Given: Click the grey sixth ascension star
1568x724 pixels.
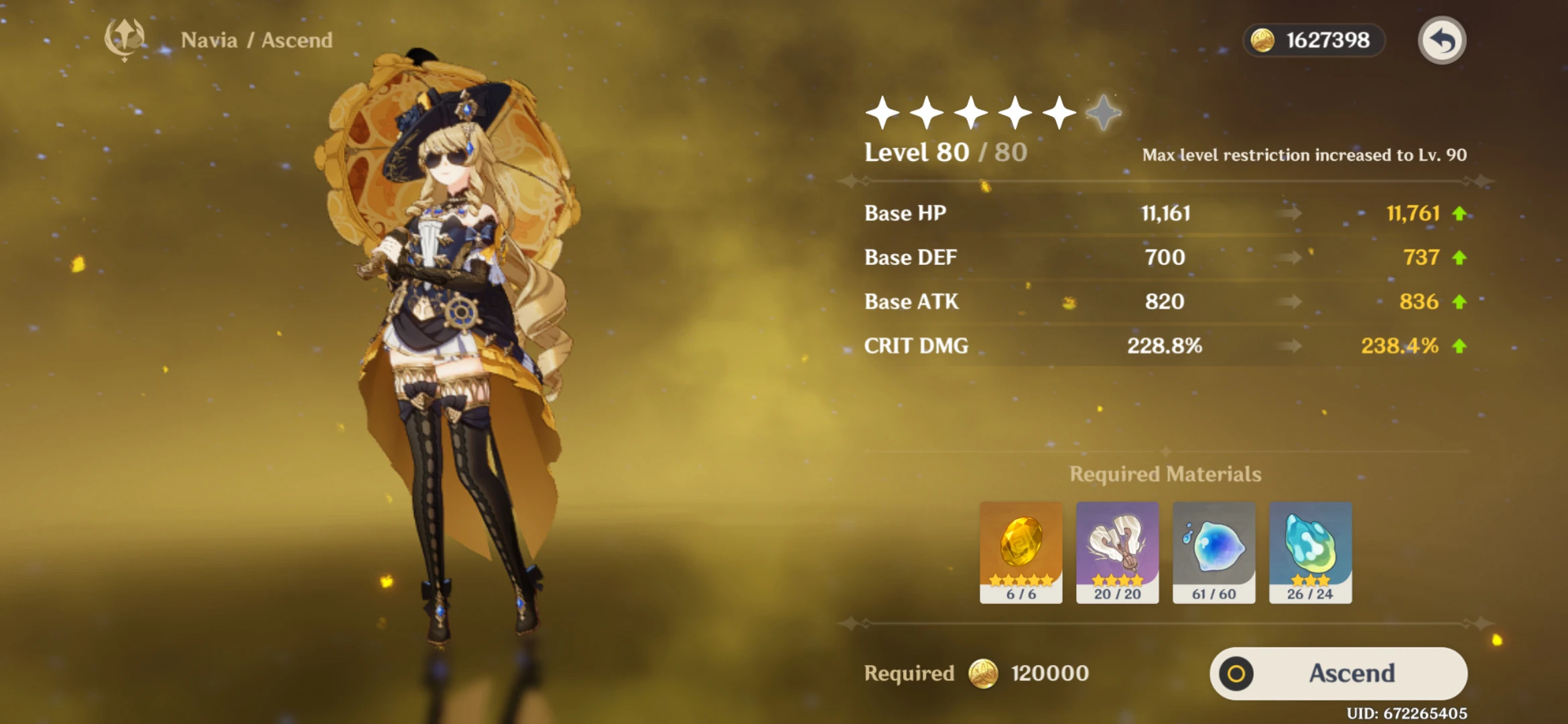Looking at the screenshot, I should tap(1104, 114).
